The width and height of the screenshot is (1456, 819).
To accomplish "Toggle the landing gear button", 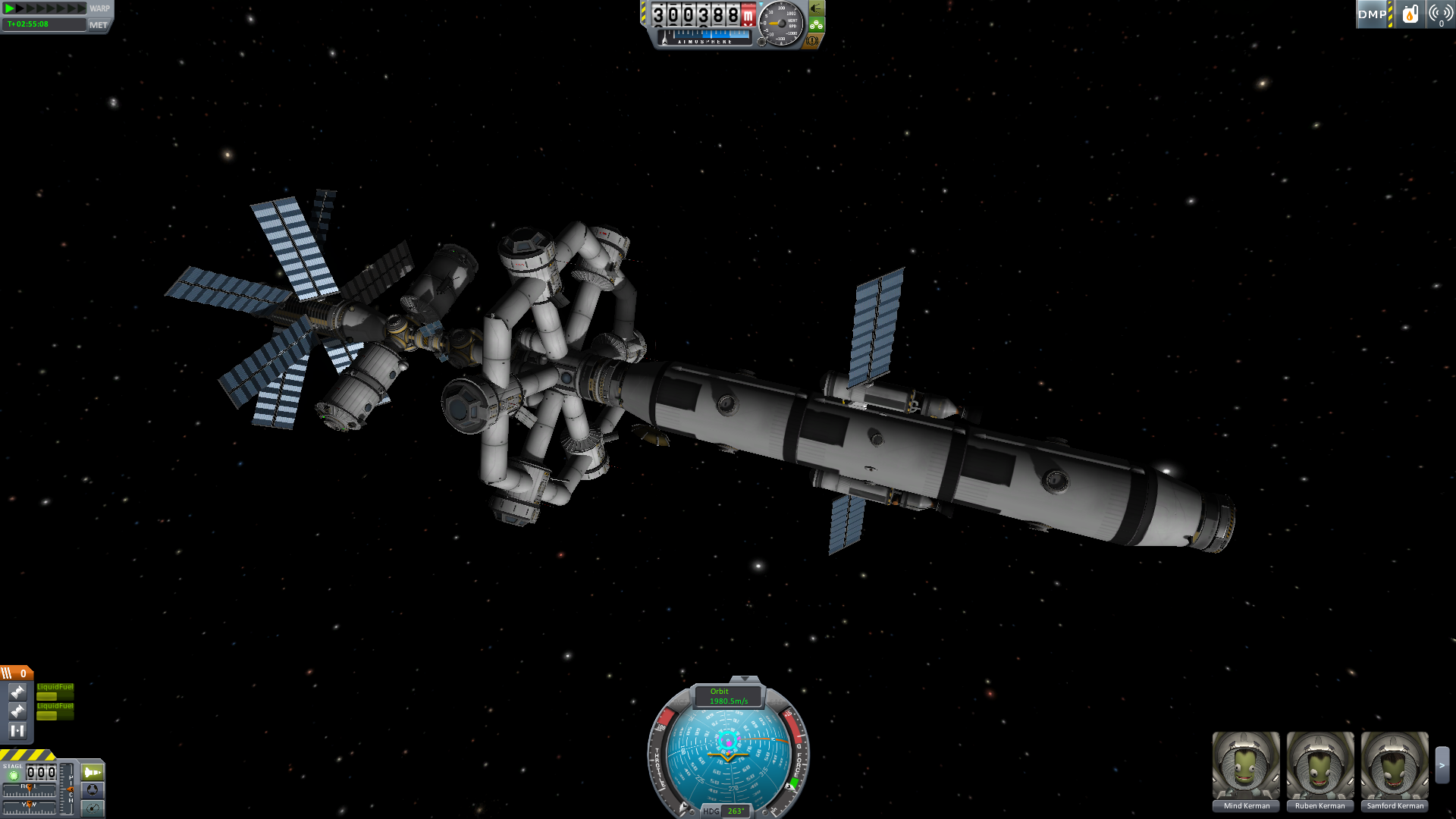I will click(x=816, y=24).
